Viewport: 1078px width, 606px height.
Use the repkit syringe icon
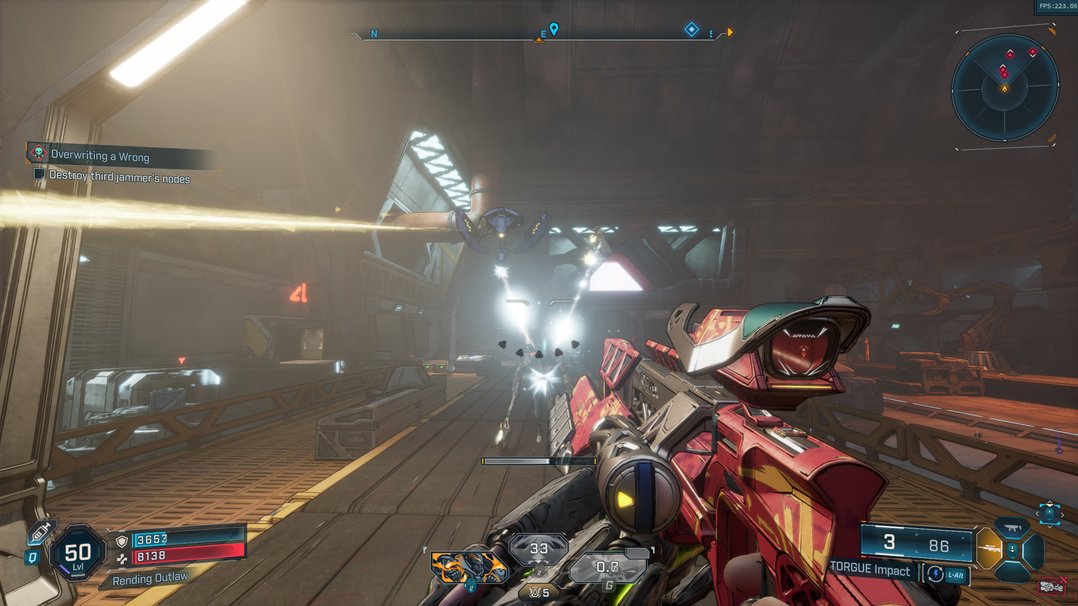(x=40, y=533)
